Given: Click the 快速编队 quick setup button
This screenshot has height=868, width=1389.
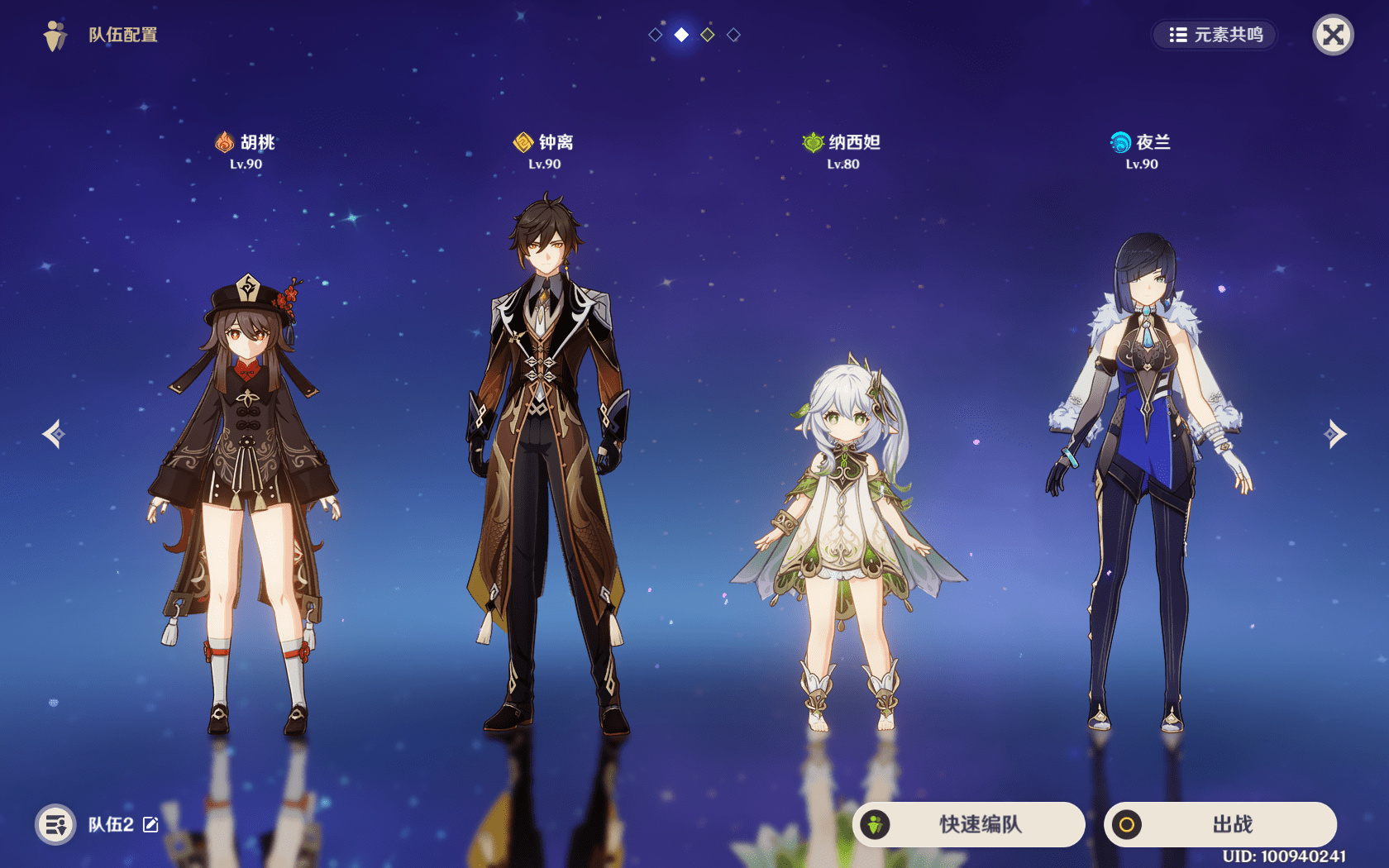Looking at the screenshot, I should click(969, 824).
